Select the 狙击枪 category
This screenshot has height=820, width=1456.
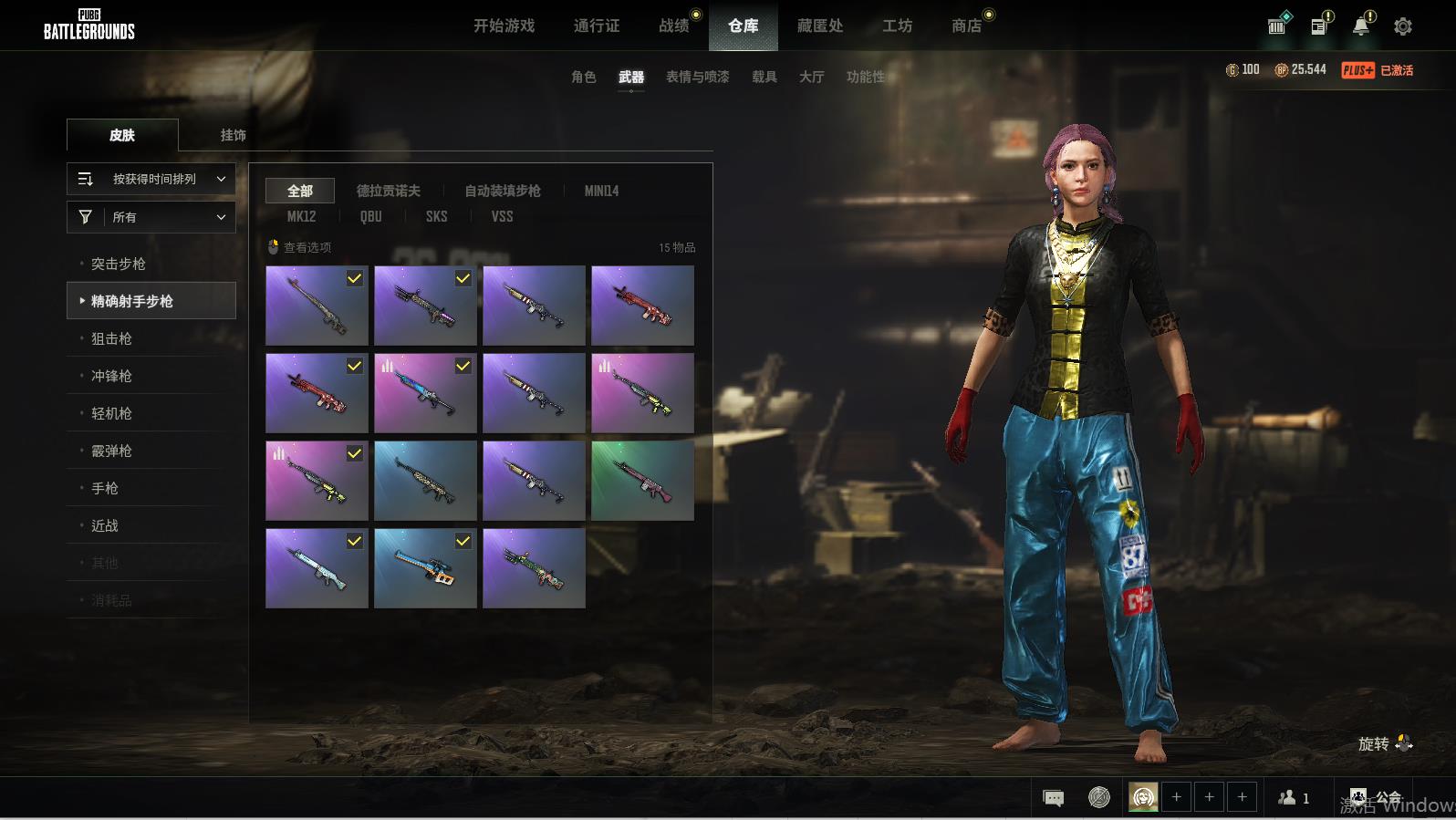click(x=111, y=338)
